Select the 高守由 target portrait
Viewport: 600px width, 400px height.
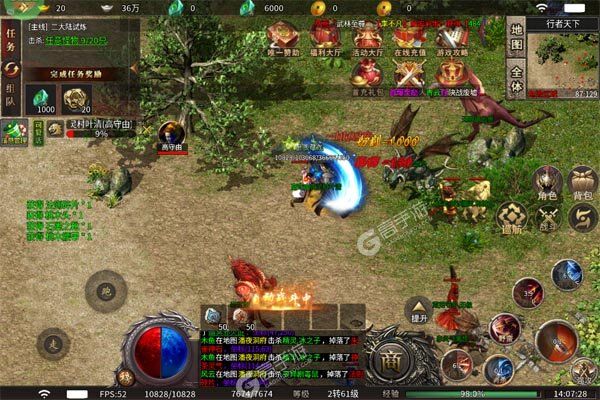[172, 133]
